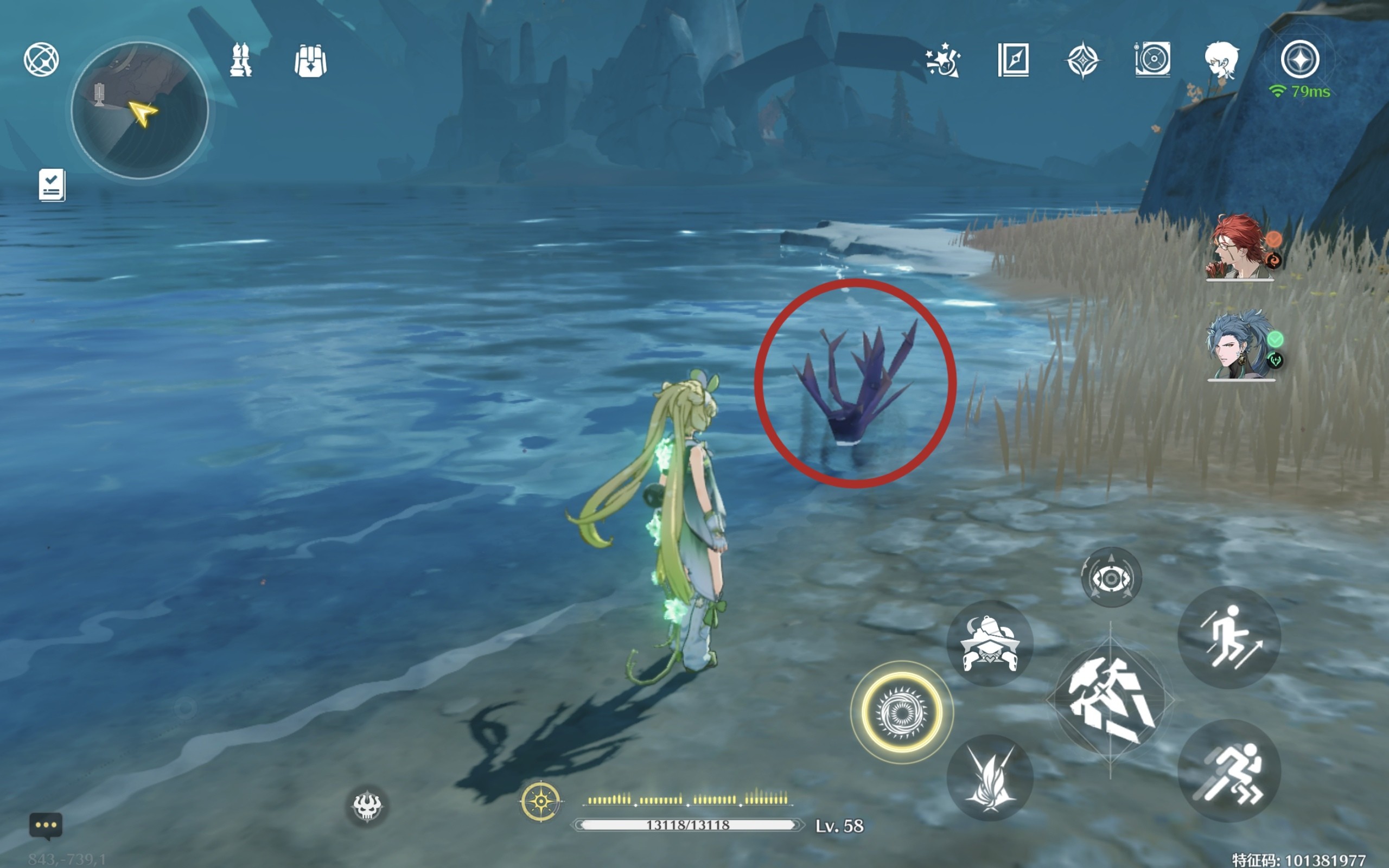Image resolution: width=1389 pixels, height=868 pixels.
Task: Open the circular minimap
Action: pyautogui.click(x=139, y=110)
